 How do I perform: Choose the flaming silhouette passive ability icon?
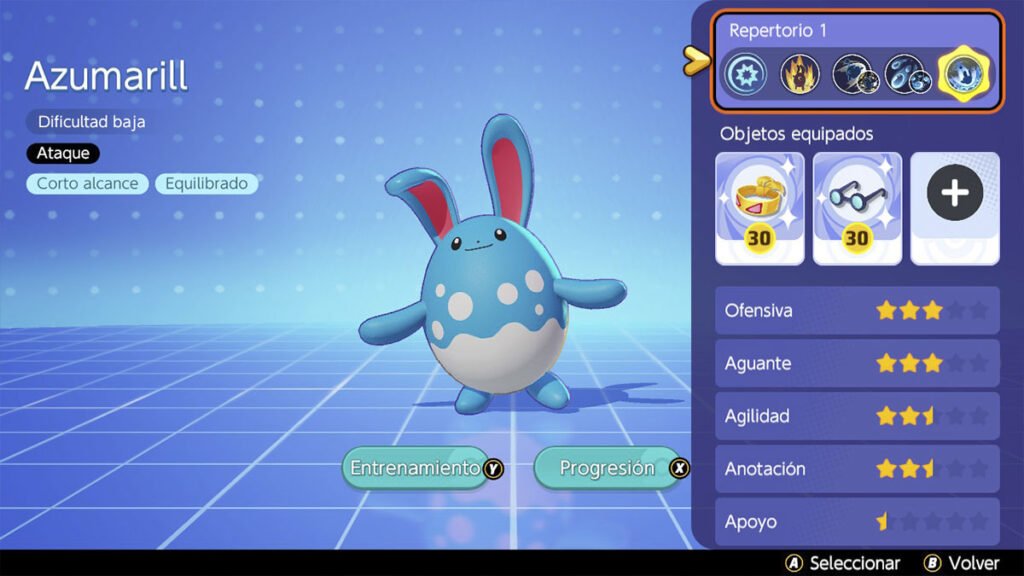point(800,73)
